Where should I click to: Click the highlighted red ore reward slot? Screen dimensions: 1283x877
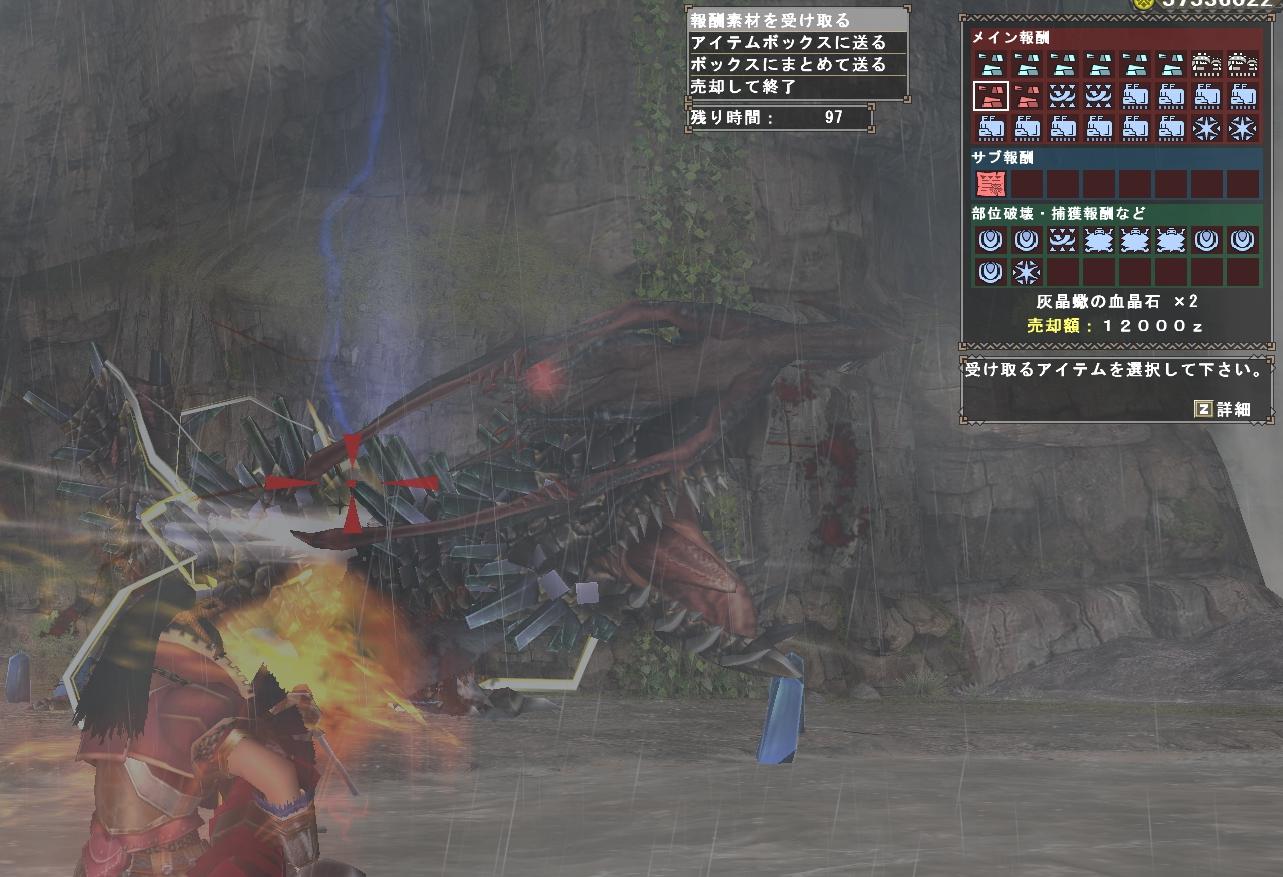coord(990,96)
